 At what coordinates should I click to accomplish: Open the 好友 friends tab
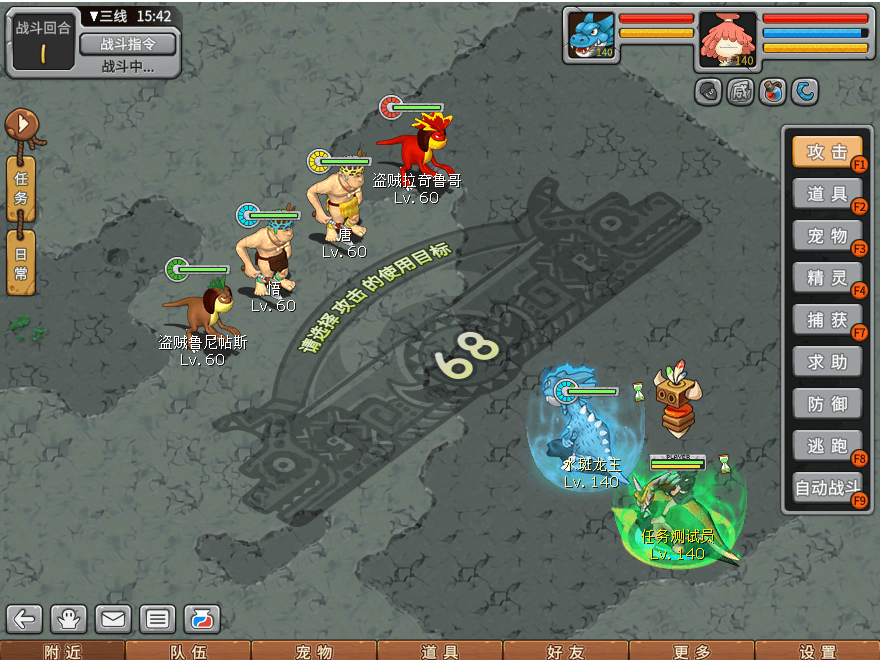click(x=565, y=651)
